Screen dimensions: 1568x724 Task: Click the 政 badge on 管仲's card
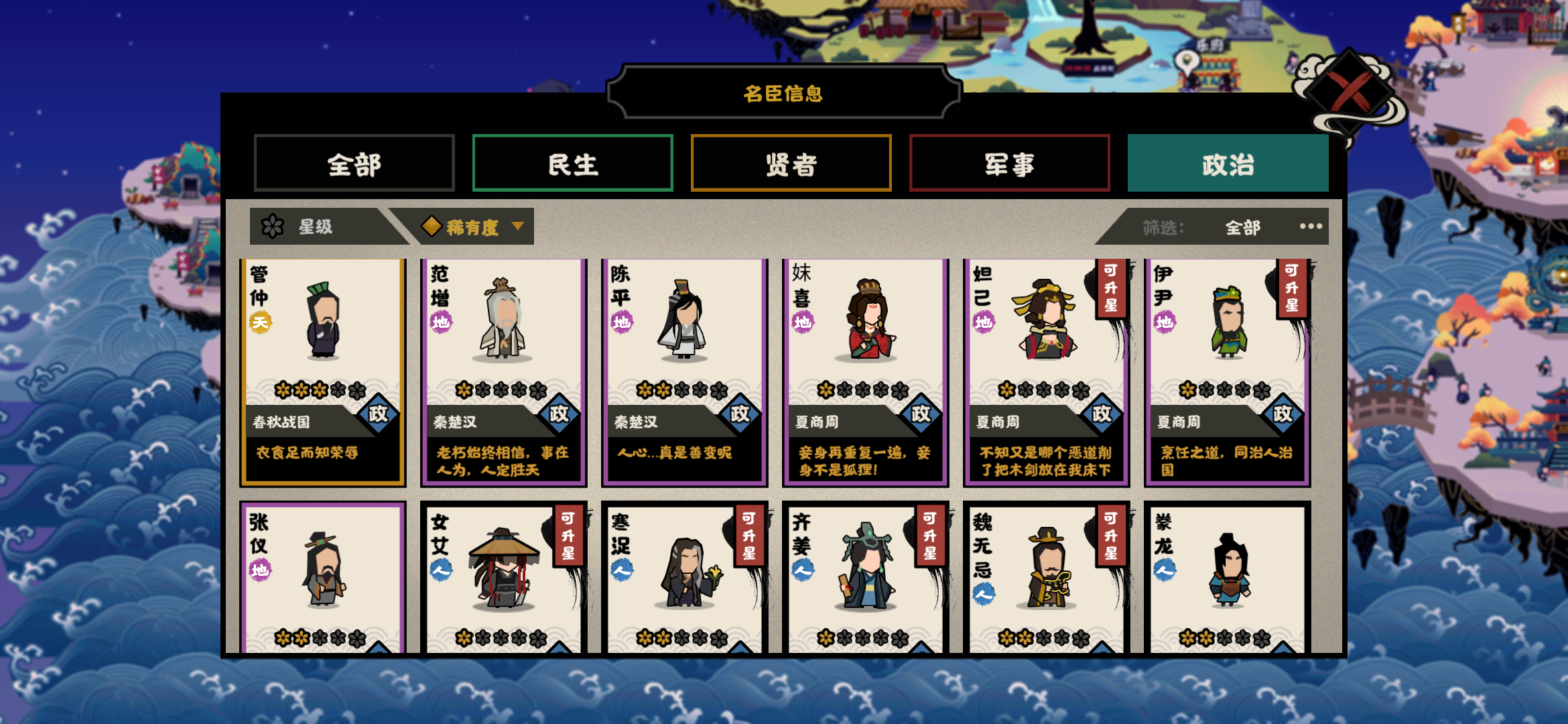point(377,414)
